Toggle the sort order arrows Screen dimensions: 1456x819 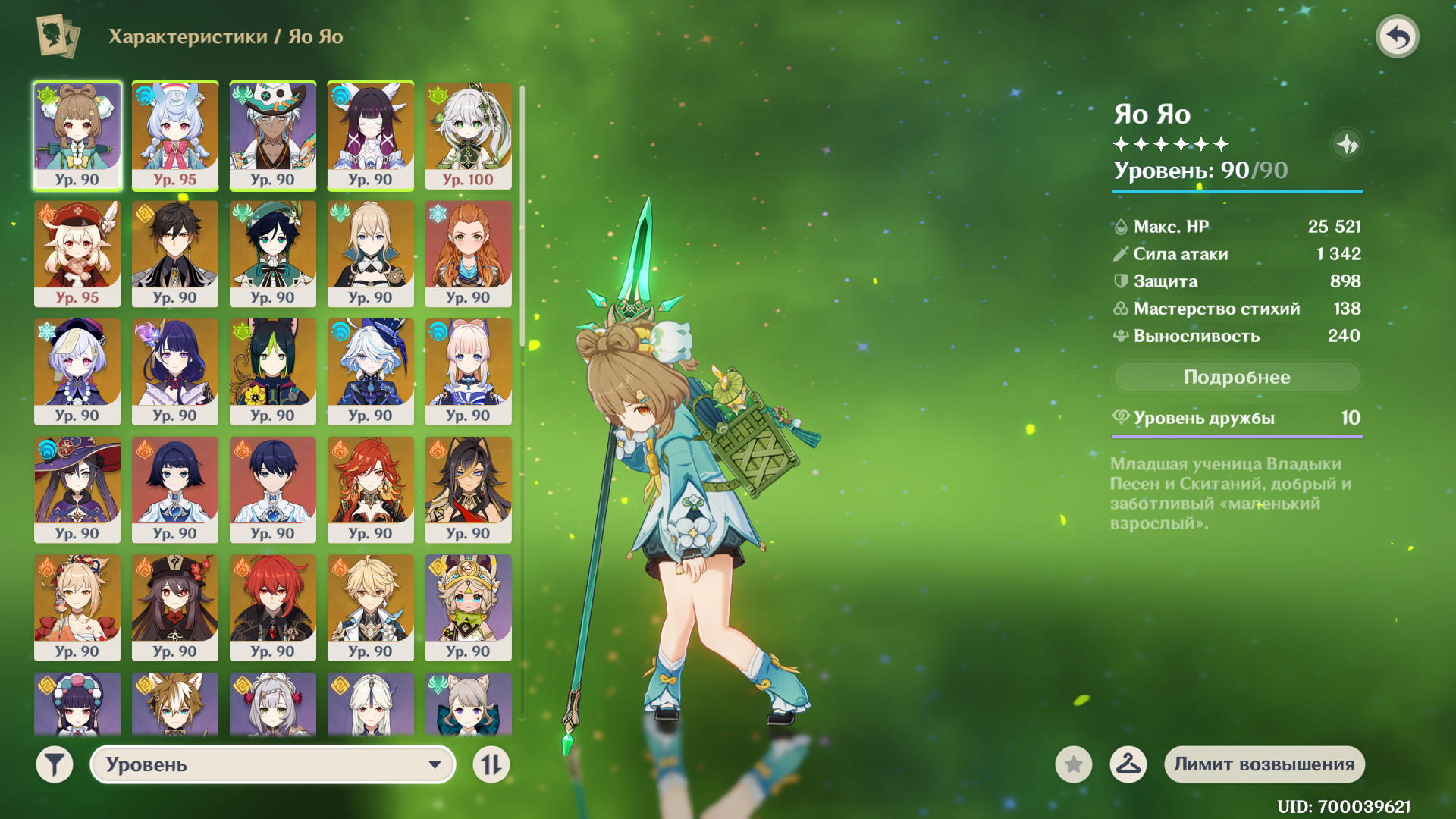tap(491, 764)
